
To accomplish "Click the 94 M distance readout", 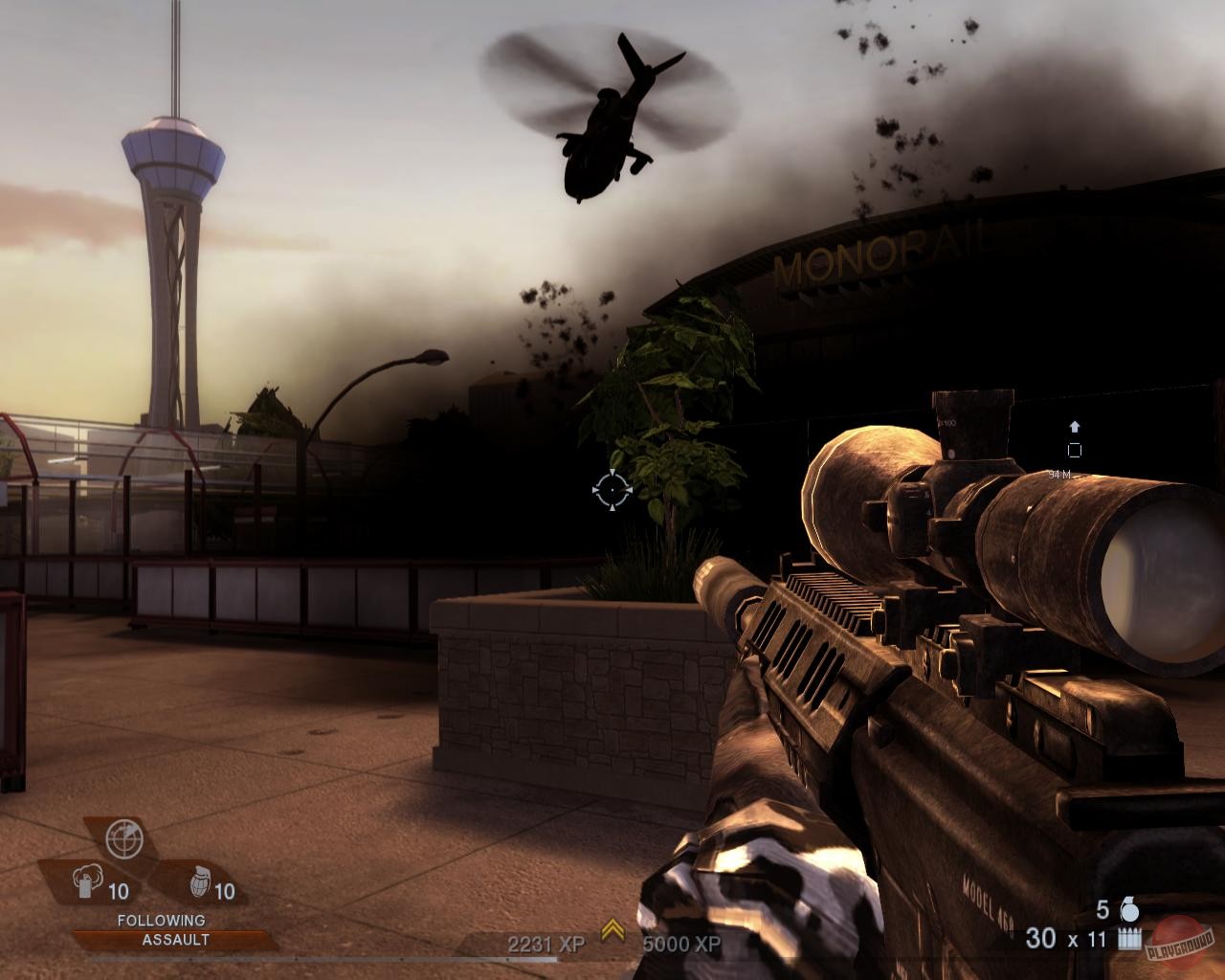I will coord(1059,474).
